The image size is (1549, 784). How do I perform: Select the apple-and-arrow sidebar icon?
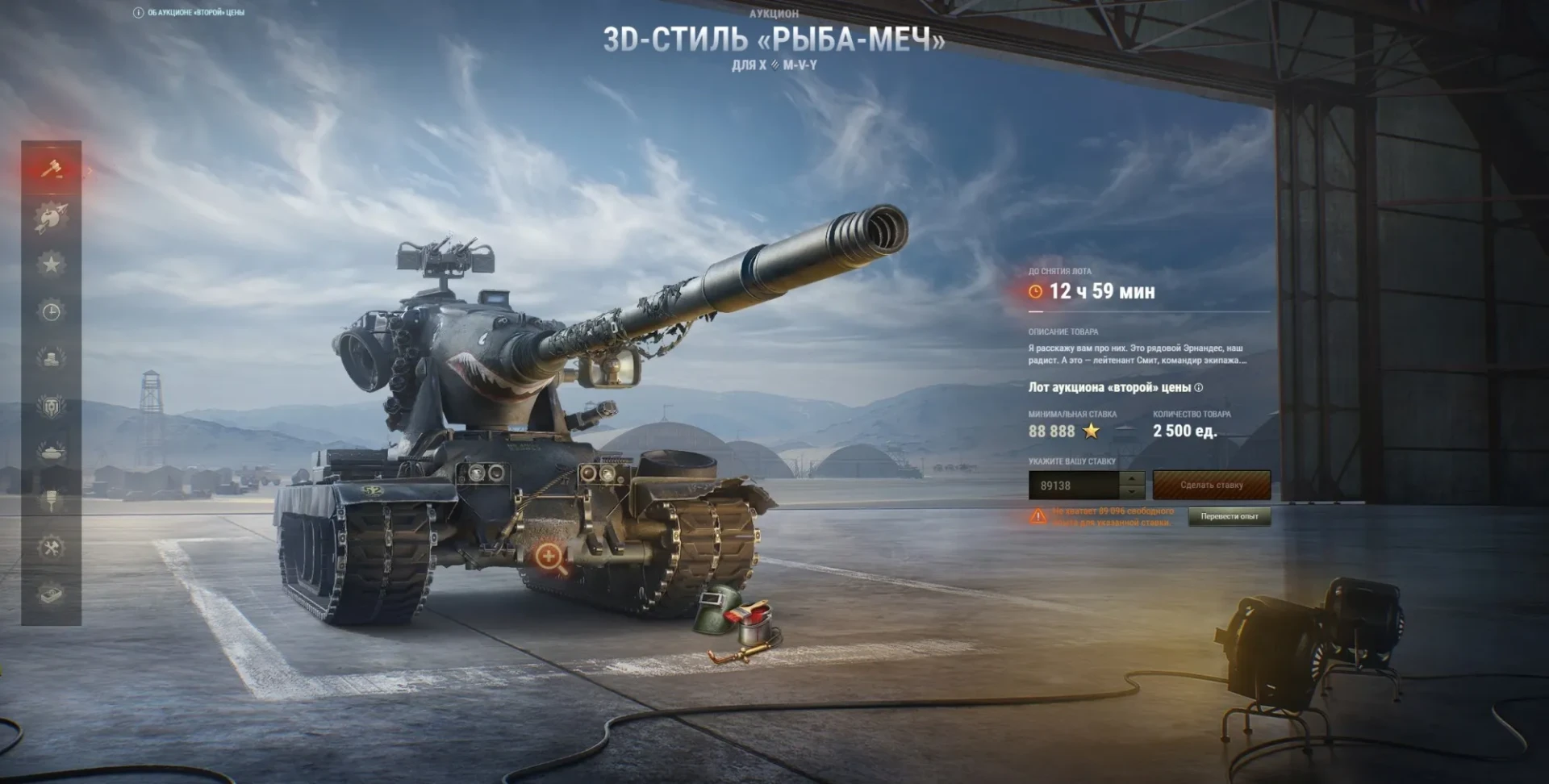pos(52,217)
